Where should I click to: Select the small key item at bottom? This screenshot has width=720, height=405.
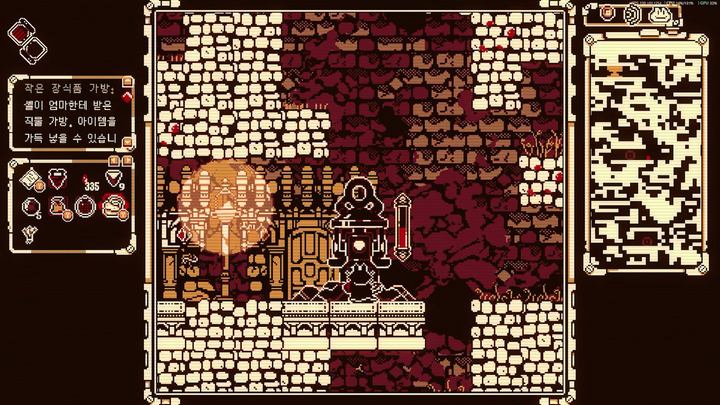coord(27,232)
